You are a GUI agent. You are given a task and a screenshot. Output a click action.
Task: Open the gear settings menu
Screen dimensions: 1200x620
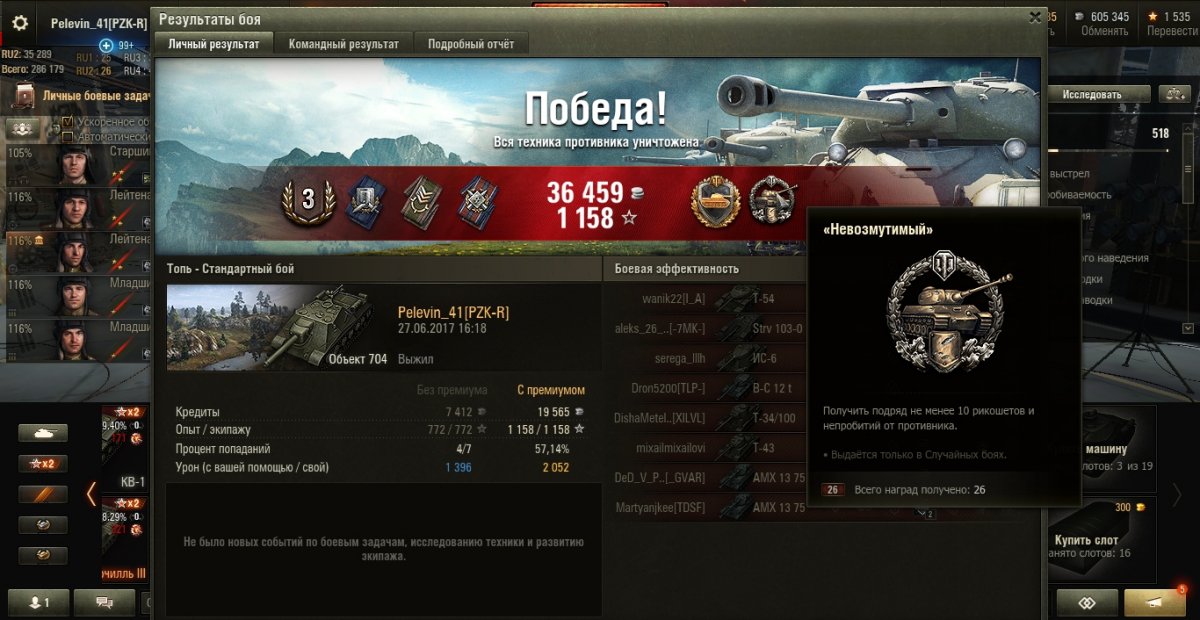click(x=20, y=23)
